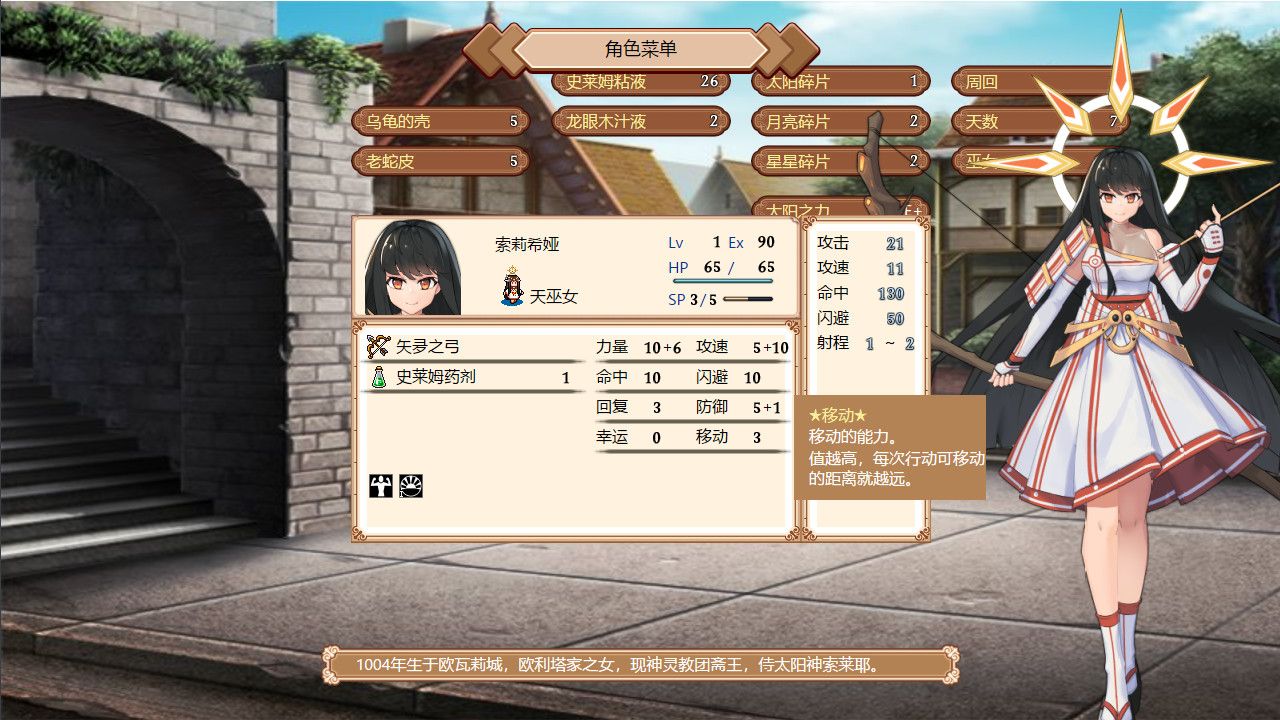Select the 乌龟的壳 item entry
Image resolution: width=1280 pixels, height=720 pixels.
[440, 121]
